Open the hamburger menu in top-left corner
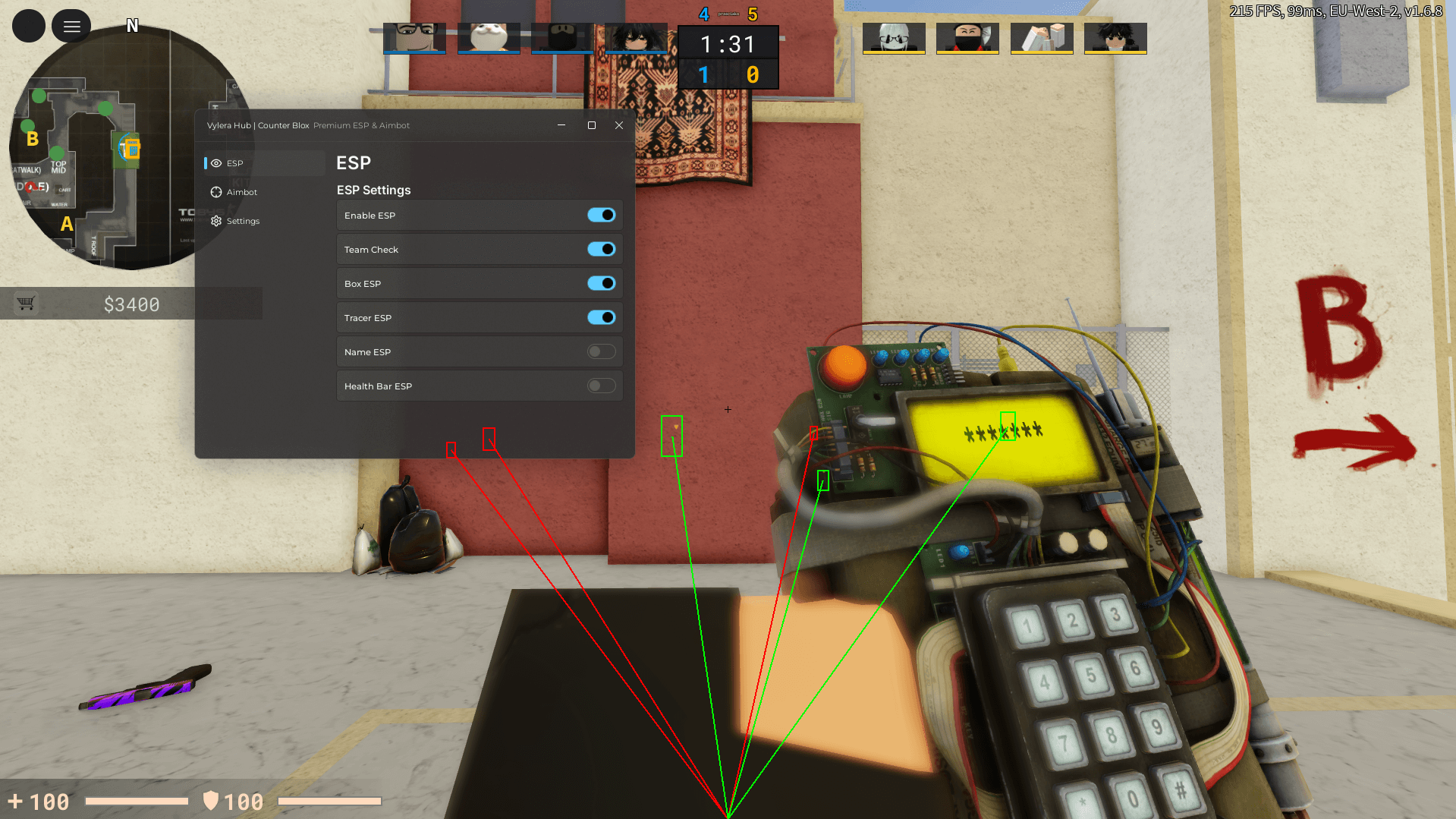The image size is (1456, 819). point(71,25)
